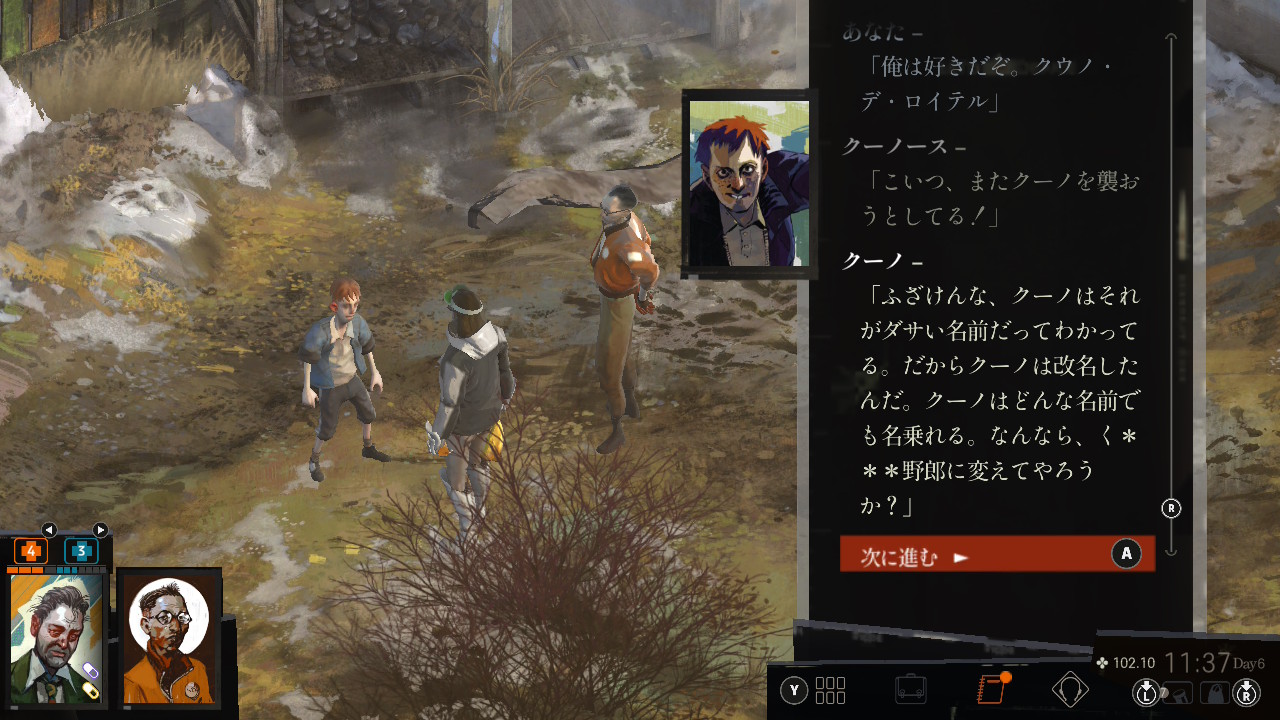Click Cuno's dialogue portrait

[x=748, y=183]
